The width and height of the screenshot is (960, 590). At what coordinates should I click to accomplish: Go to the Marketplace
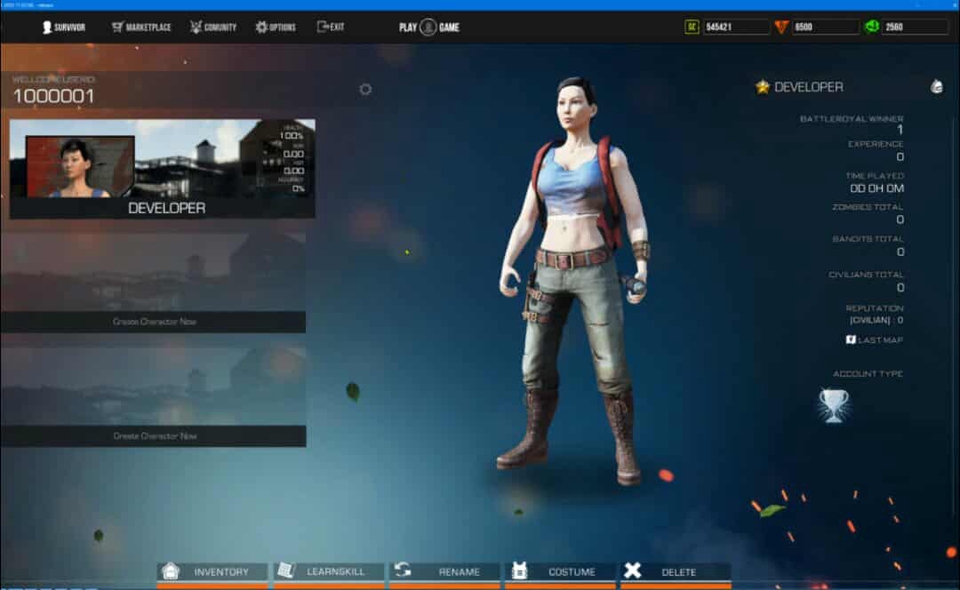coord(142,27)
